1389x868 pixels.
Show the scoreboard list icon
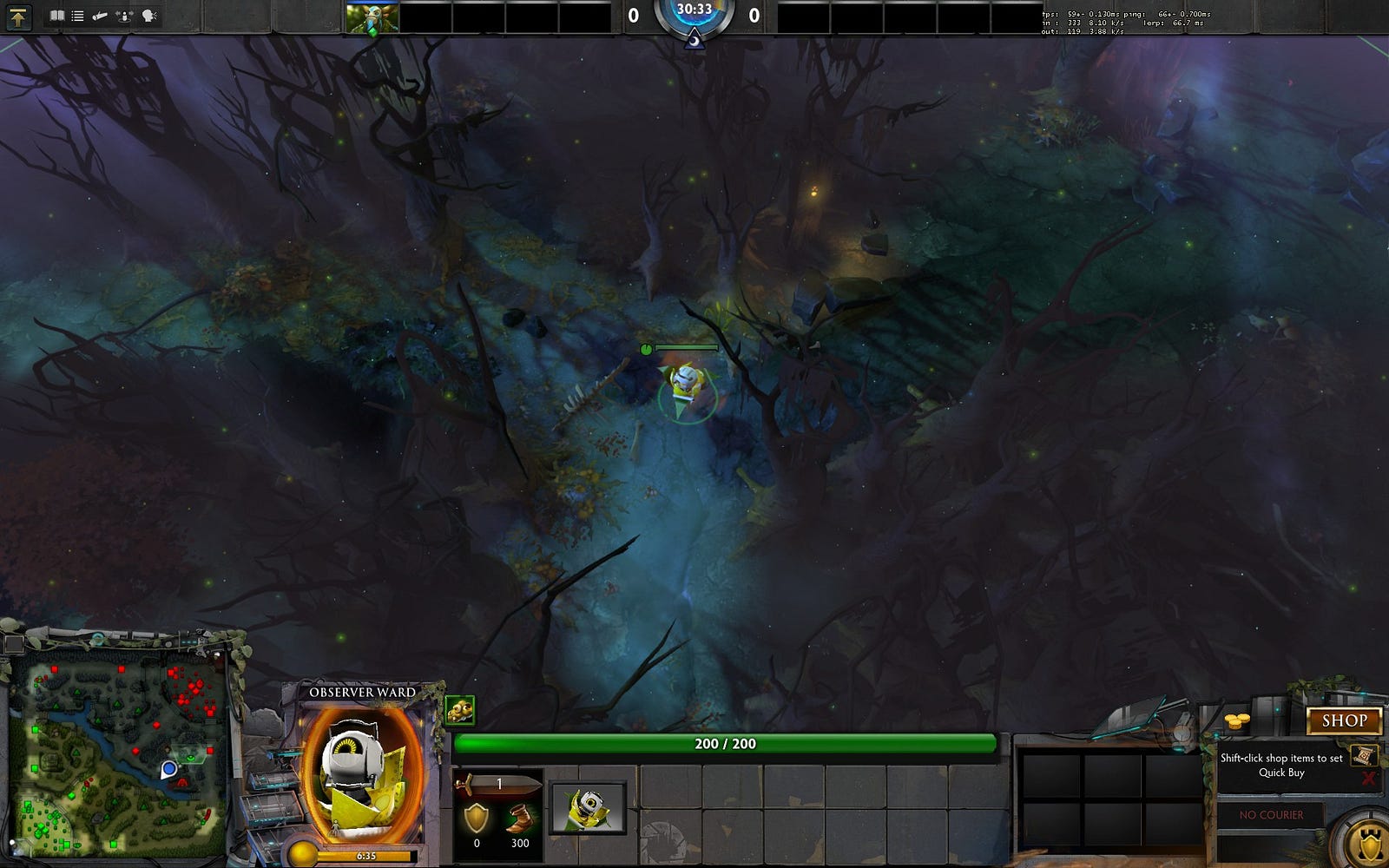[x=78, y=16]
